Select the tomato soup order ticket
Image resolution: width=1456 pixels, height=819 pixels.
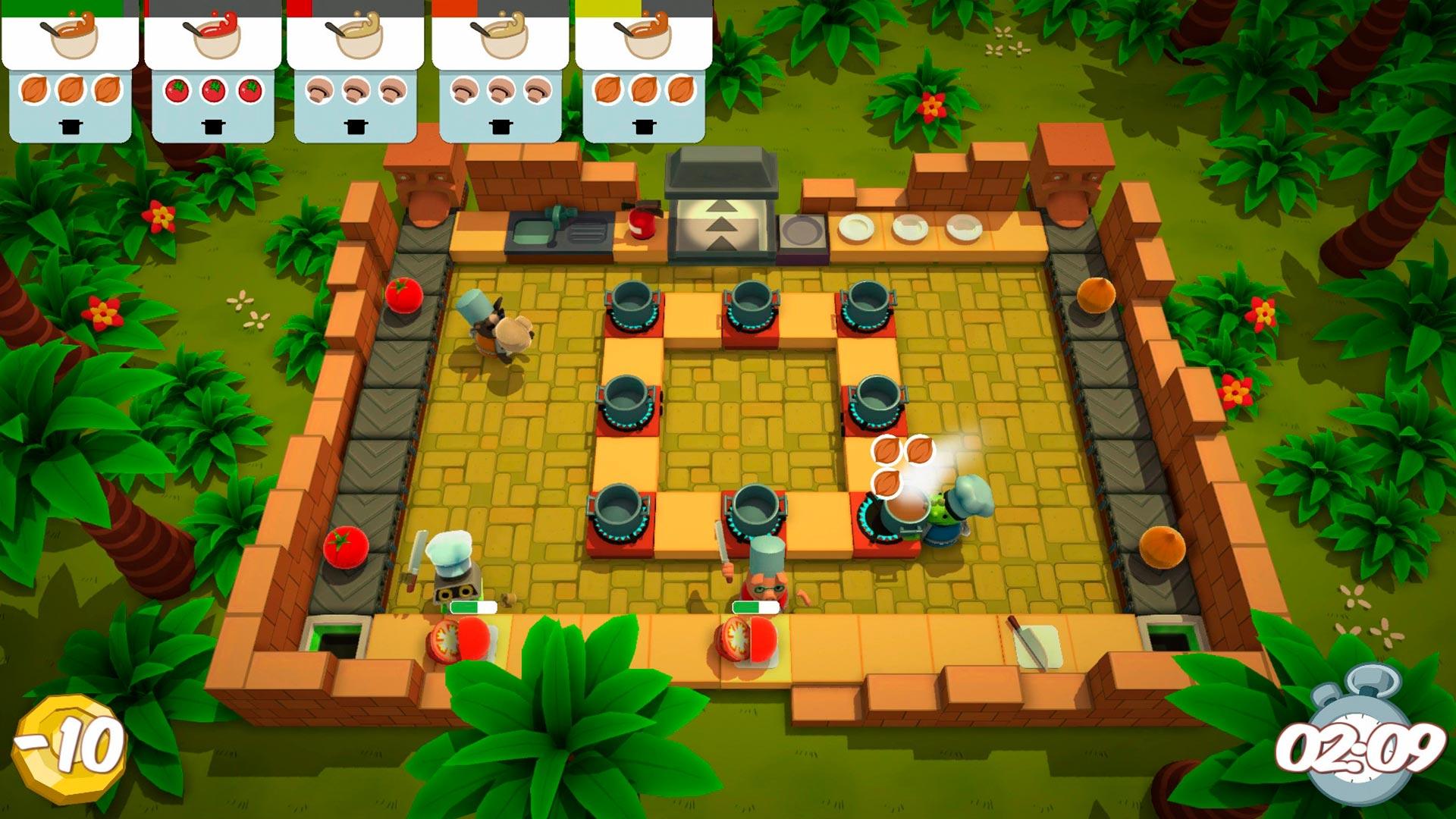pos(213,72)
